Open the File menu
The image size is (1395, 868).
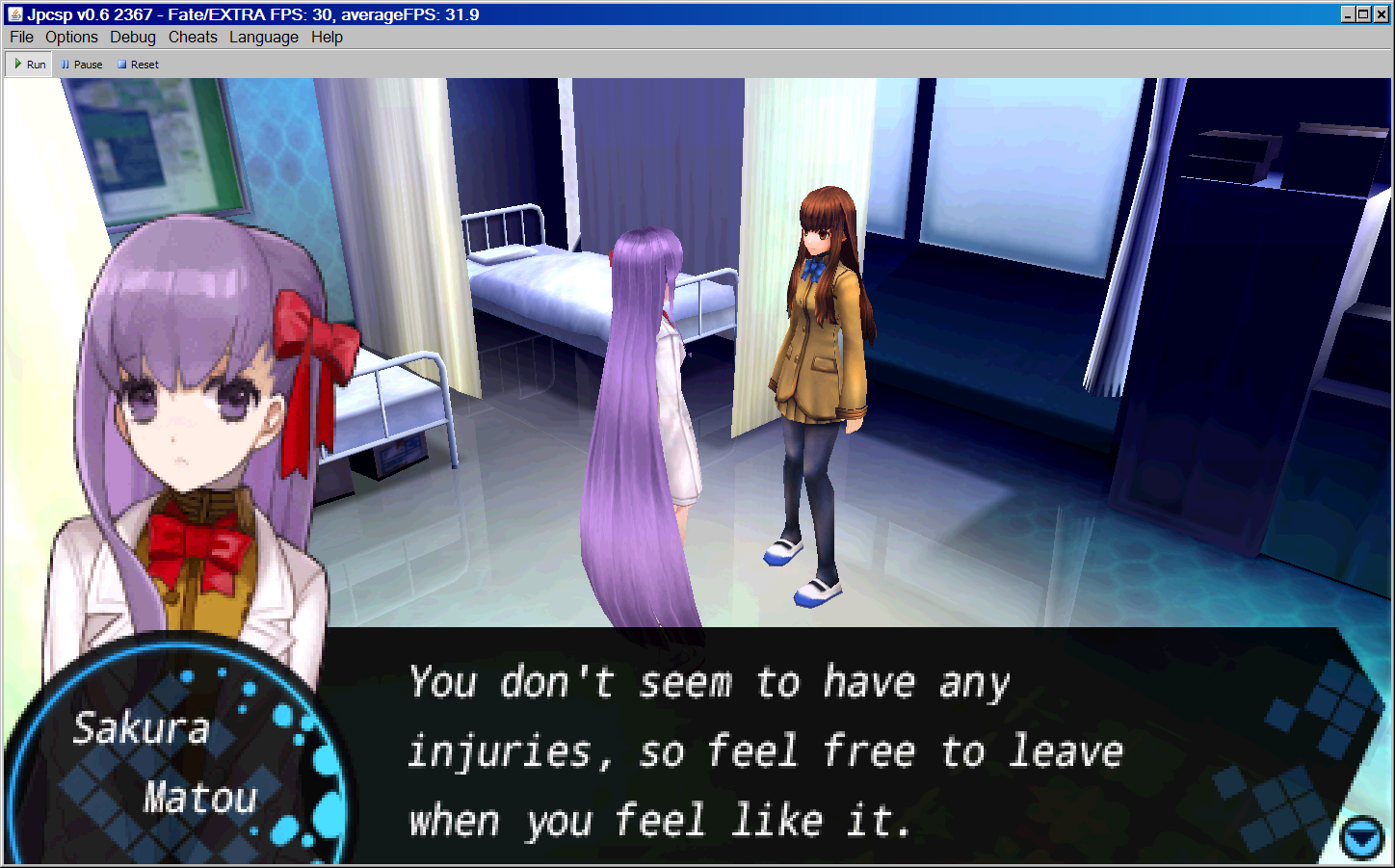pos(21,37)
